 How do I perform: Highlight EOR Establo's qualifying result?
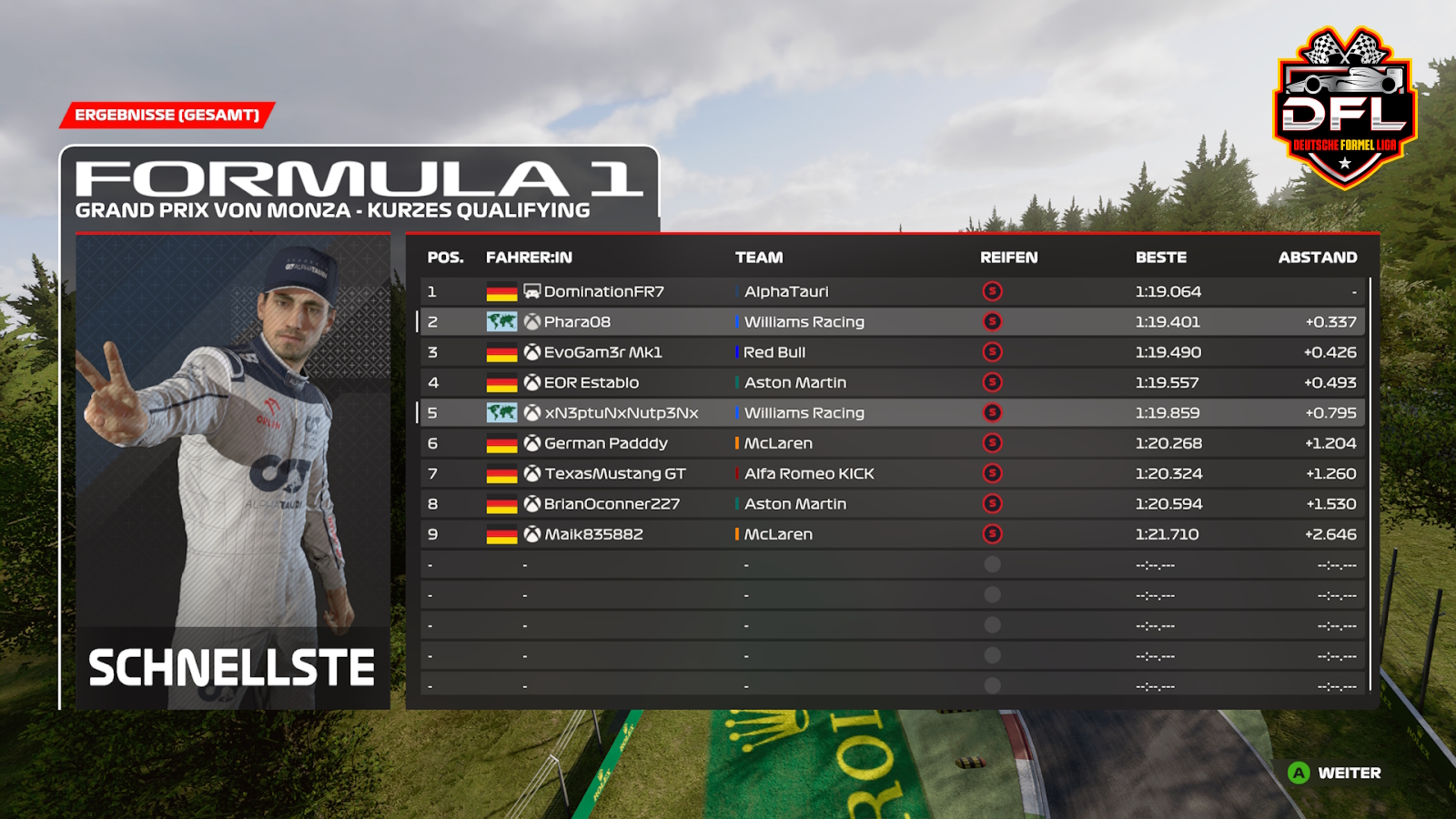[x=591, y=383]
